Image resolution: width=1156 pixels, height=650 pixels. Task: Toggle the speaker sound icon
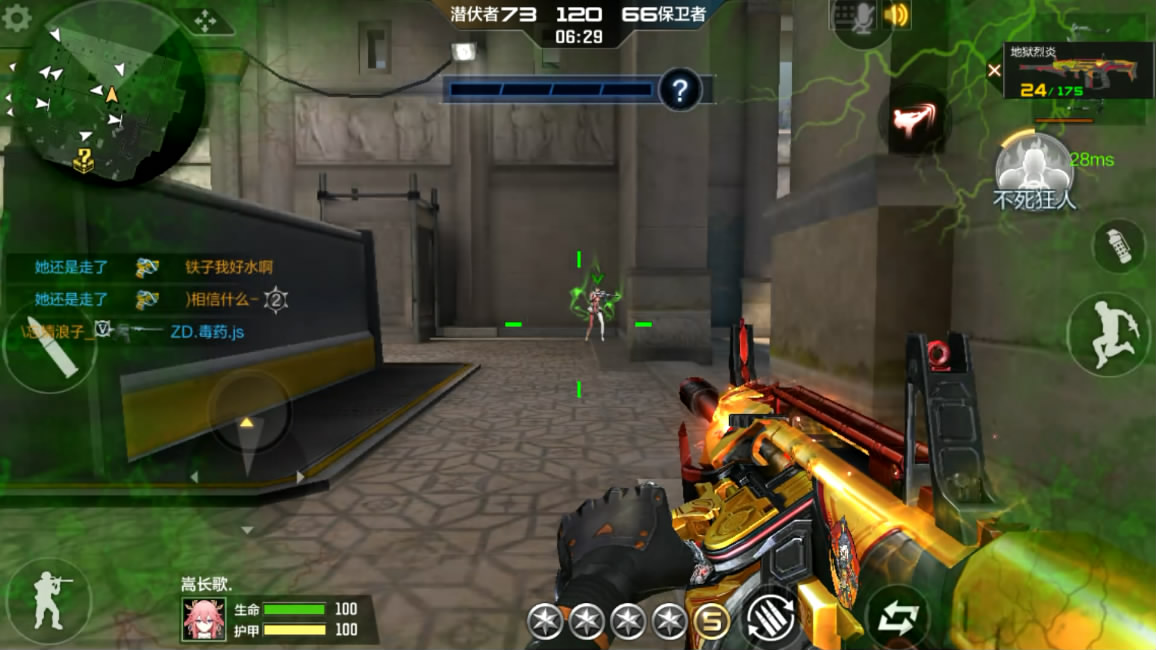coord(897,15)
